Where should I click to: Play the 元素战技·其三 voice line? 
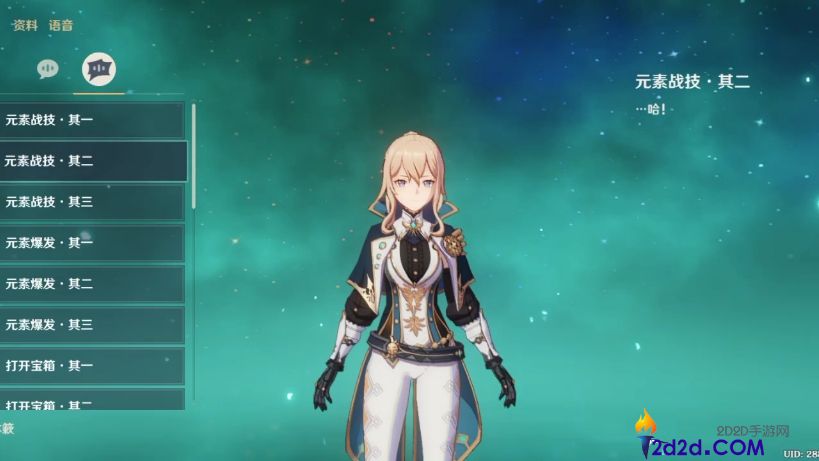coord(92,202)
